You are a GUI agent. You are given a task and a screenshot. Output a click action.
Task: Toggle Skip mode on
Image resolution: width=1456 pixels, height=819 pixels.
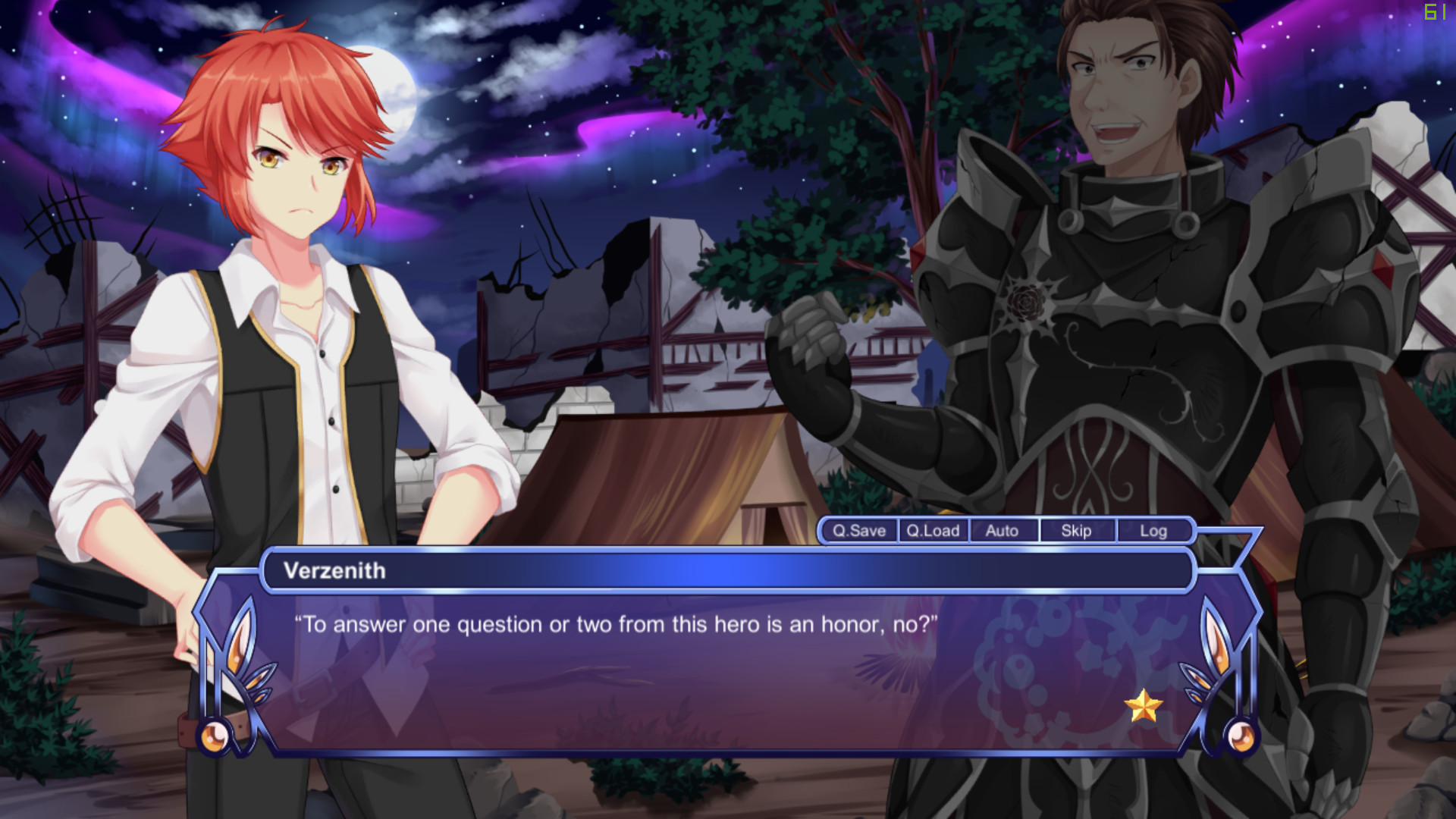(1077, 531)
